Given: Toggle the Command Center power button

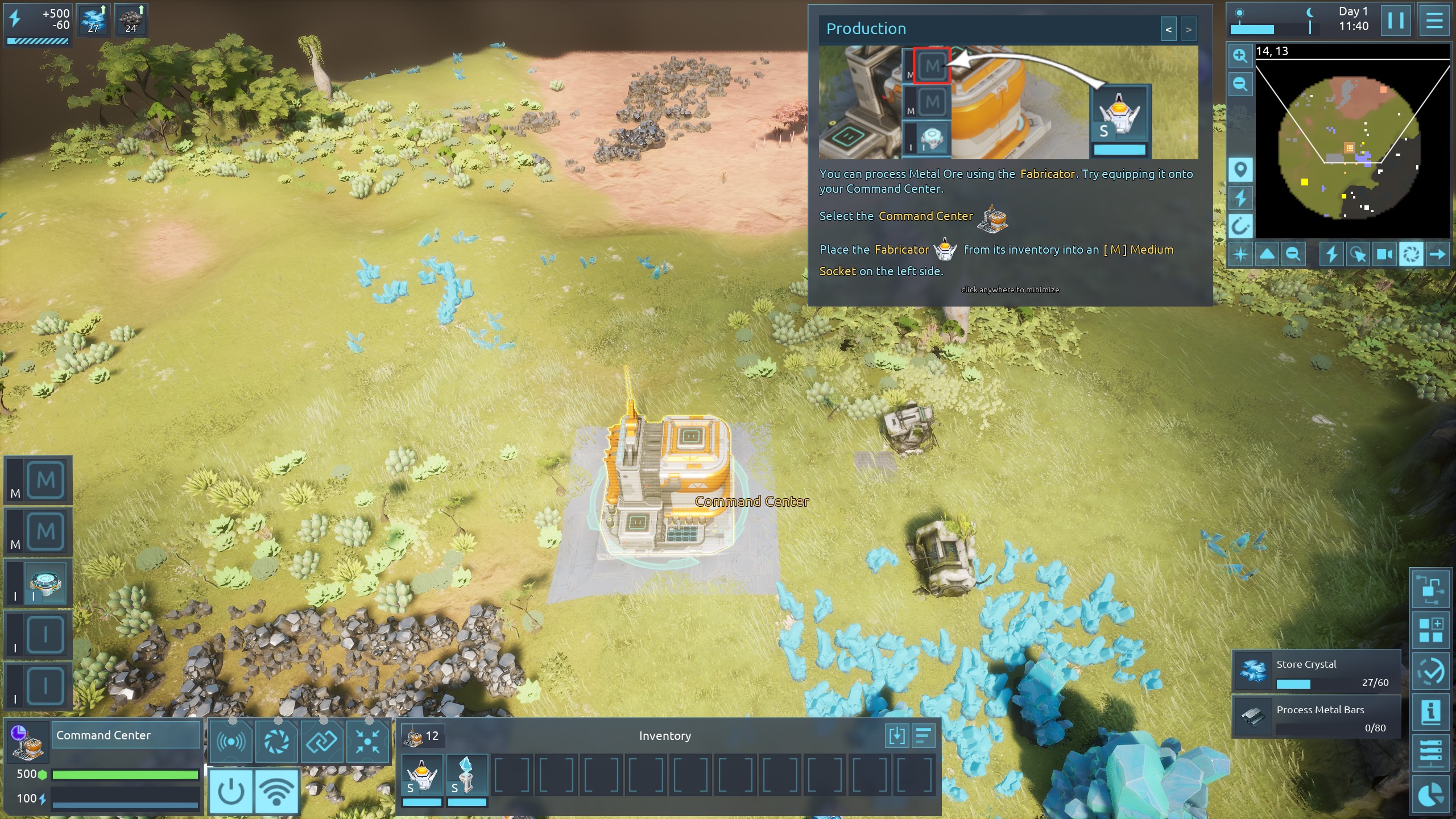Looking at the screenshot, I should (231, 791).
